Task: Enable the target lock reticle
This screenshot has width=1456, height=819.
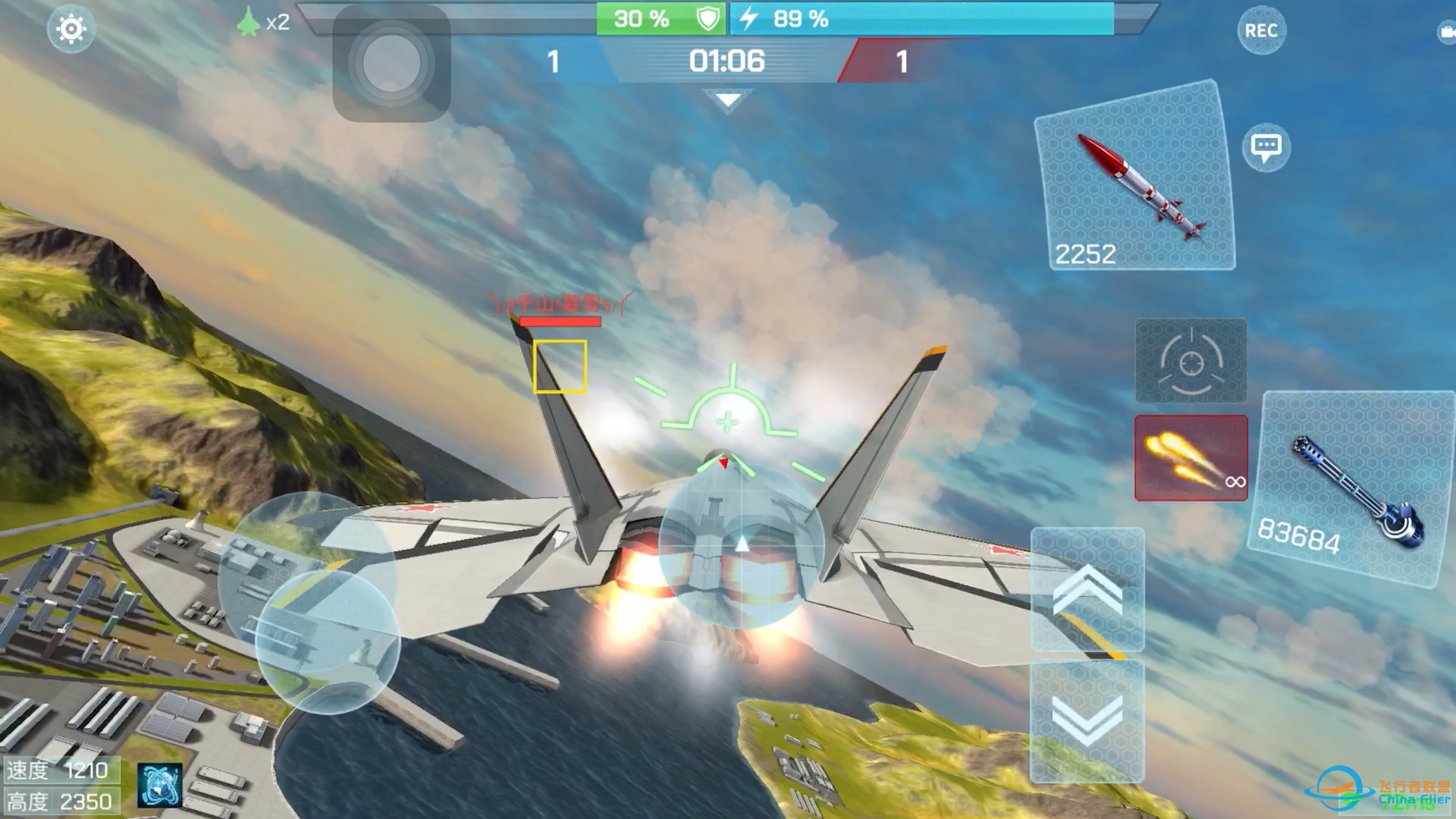Action: click(x=1191, y=362)
